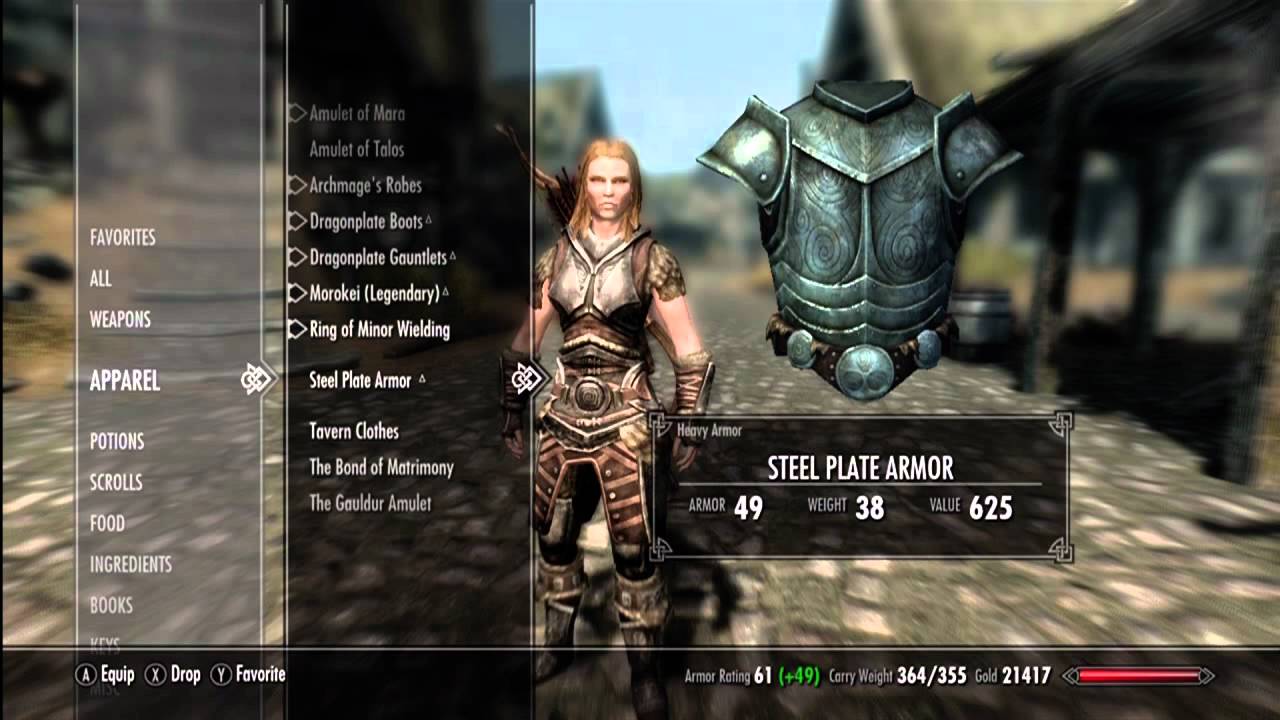Select The Gauldur Amulet item

370,504
